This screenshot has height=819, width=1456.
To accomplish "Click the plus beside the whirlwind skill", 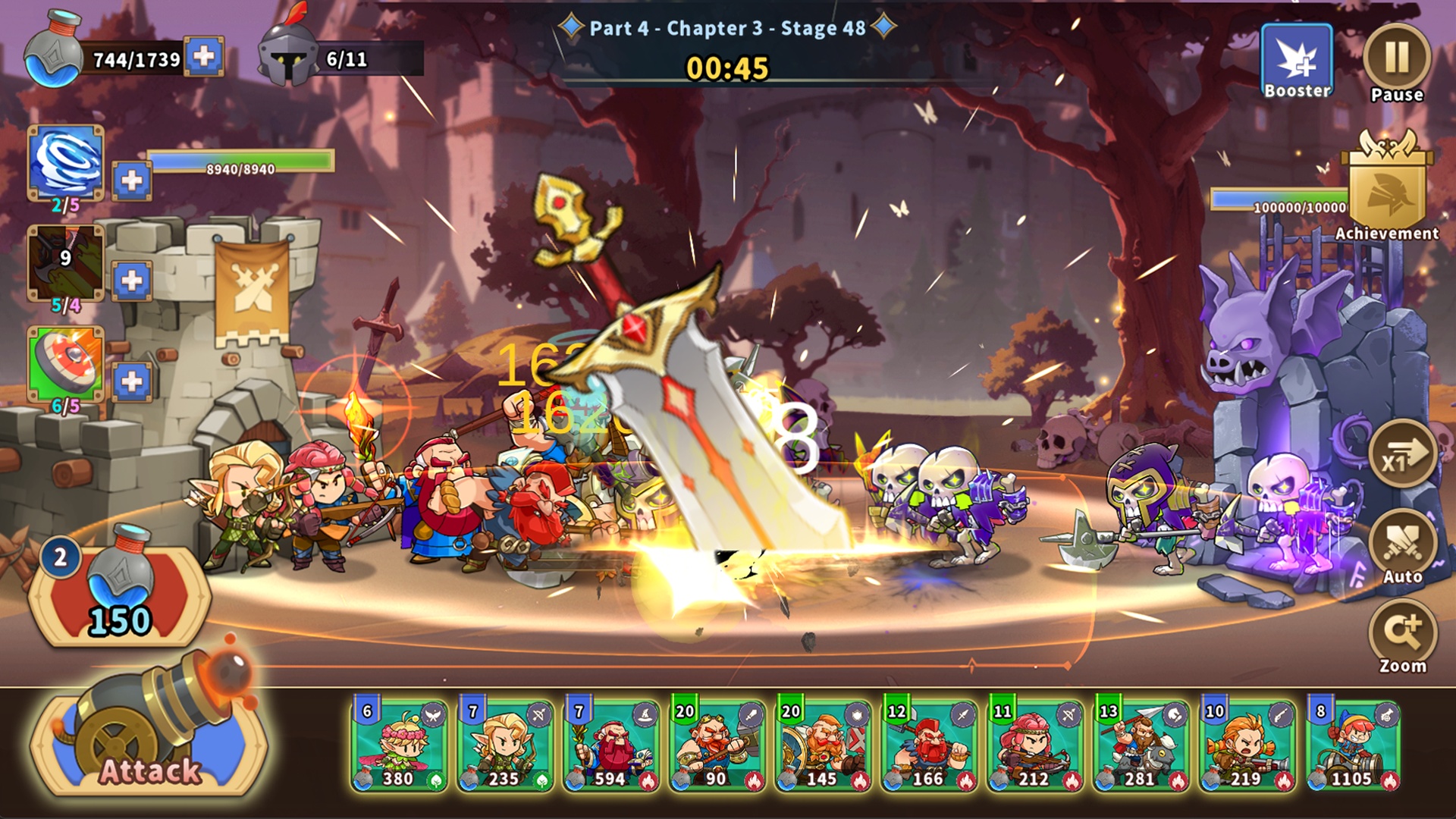I will point(132,180).
